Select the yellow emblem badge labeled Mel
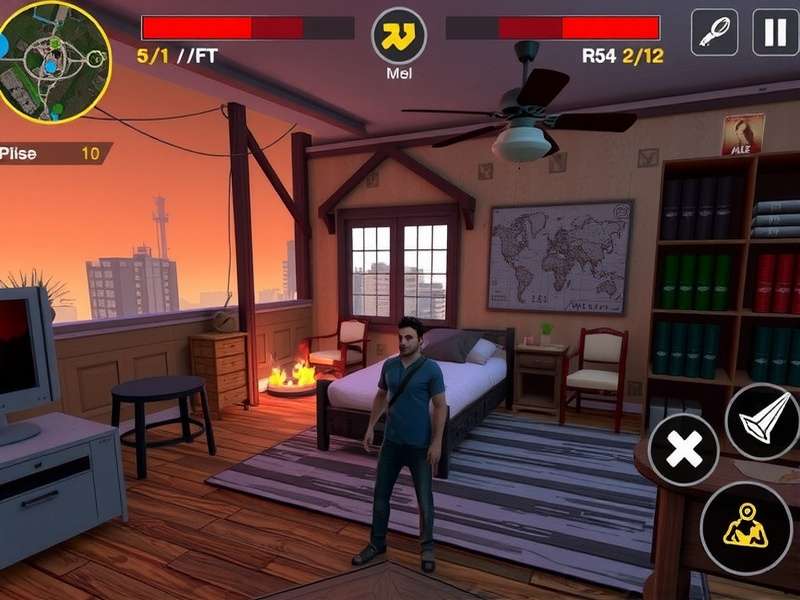Screen dimensions: 800x600 coord(399,36)
